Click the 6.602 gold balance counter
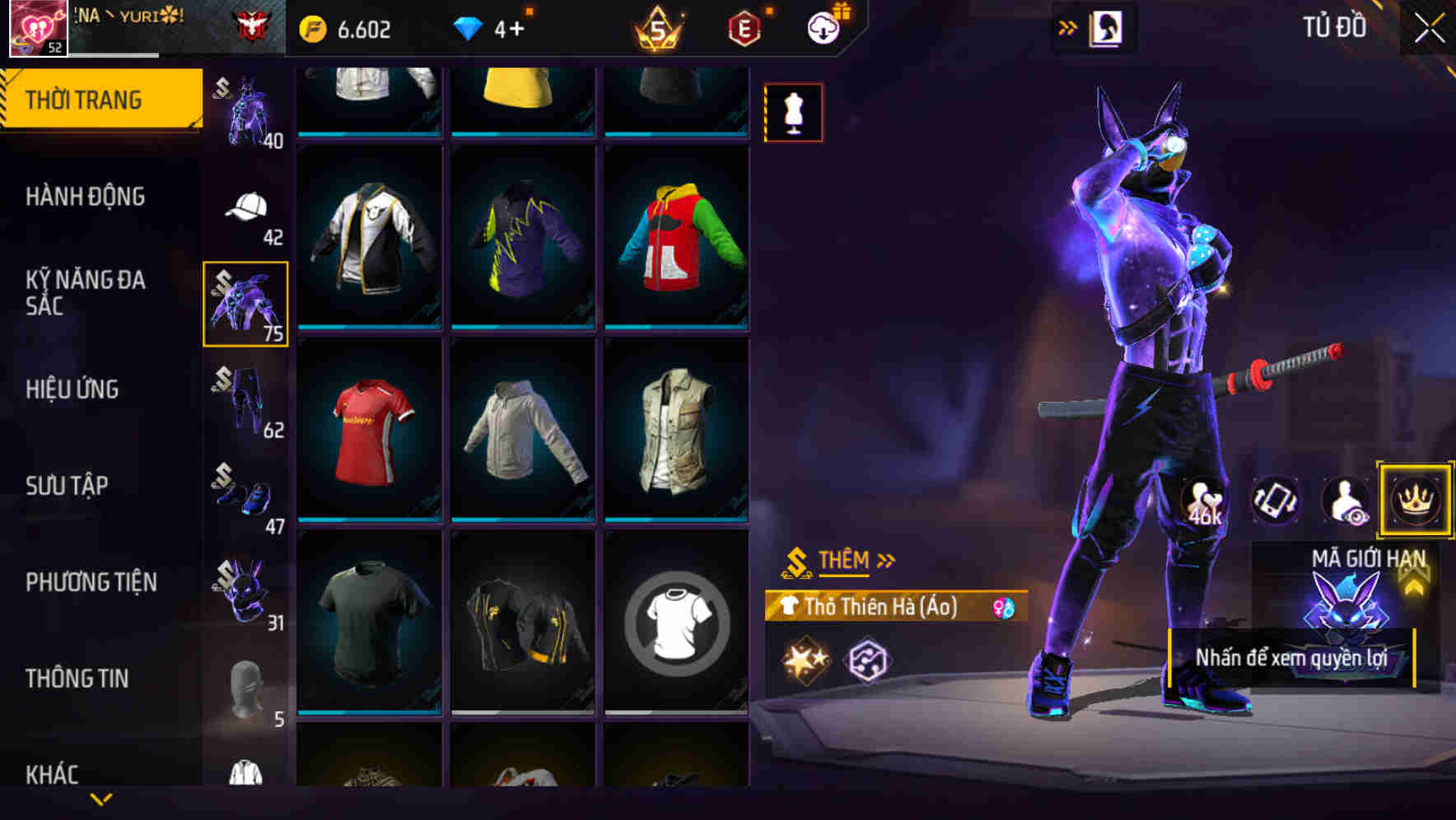Image resolution: width=1456 pixels, height=820 pixels. click(x=349, y=28)
